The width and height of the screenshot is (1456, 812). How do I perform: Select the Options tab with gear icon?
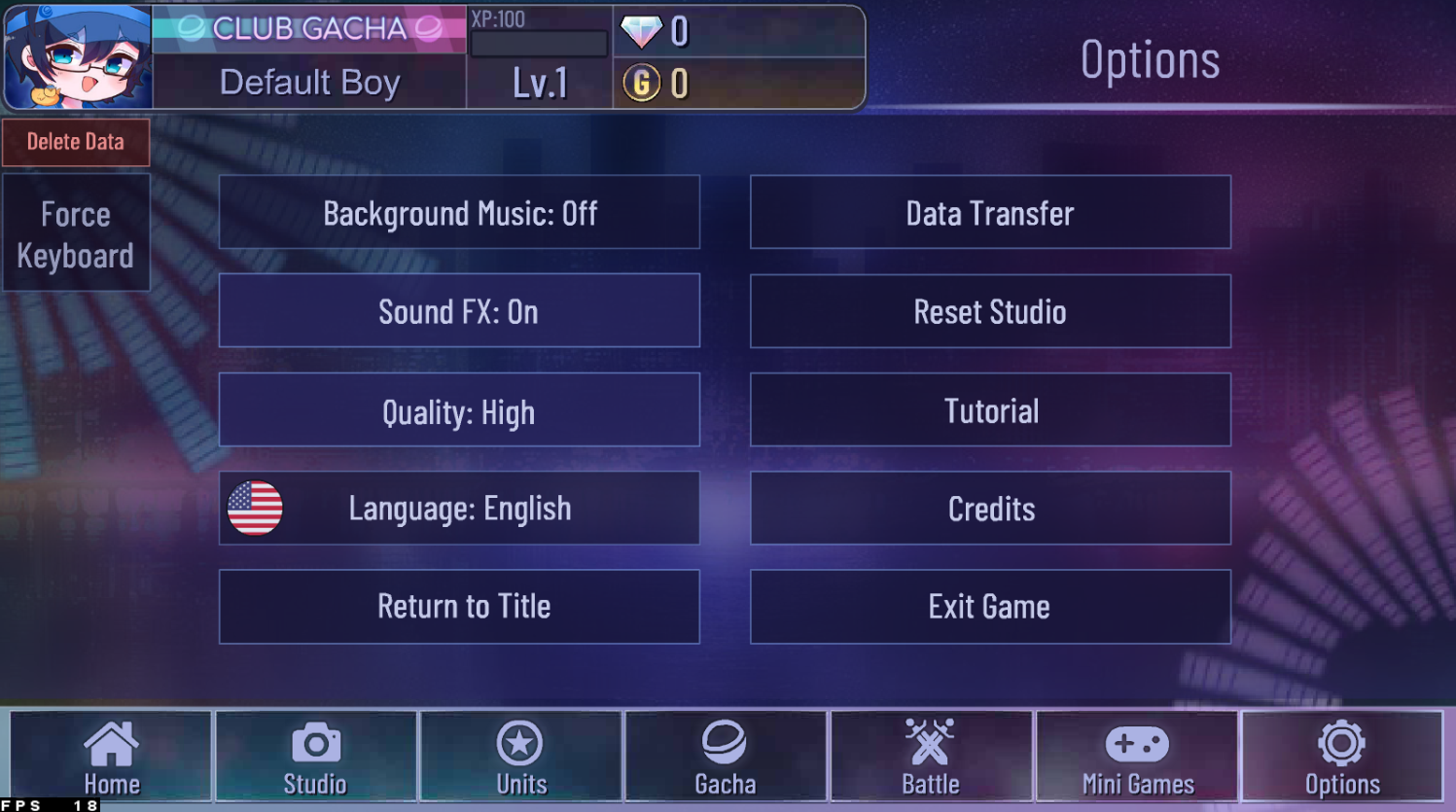1342,757
